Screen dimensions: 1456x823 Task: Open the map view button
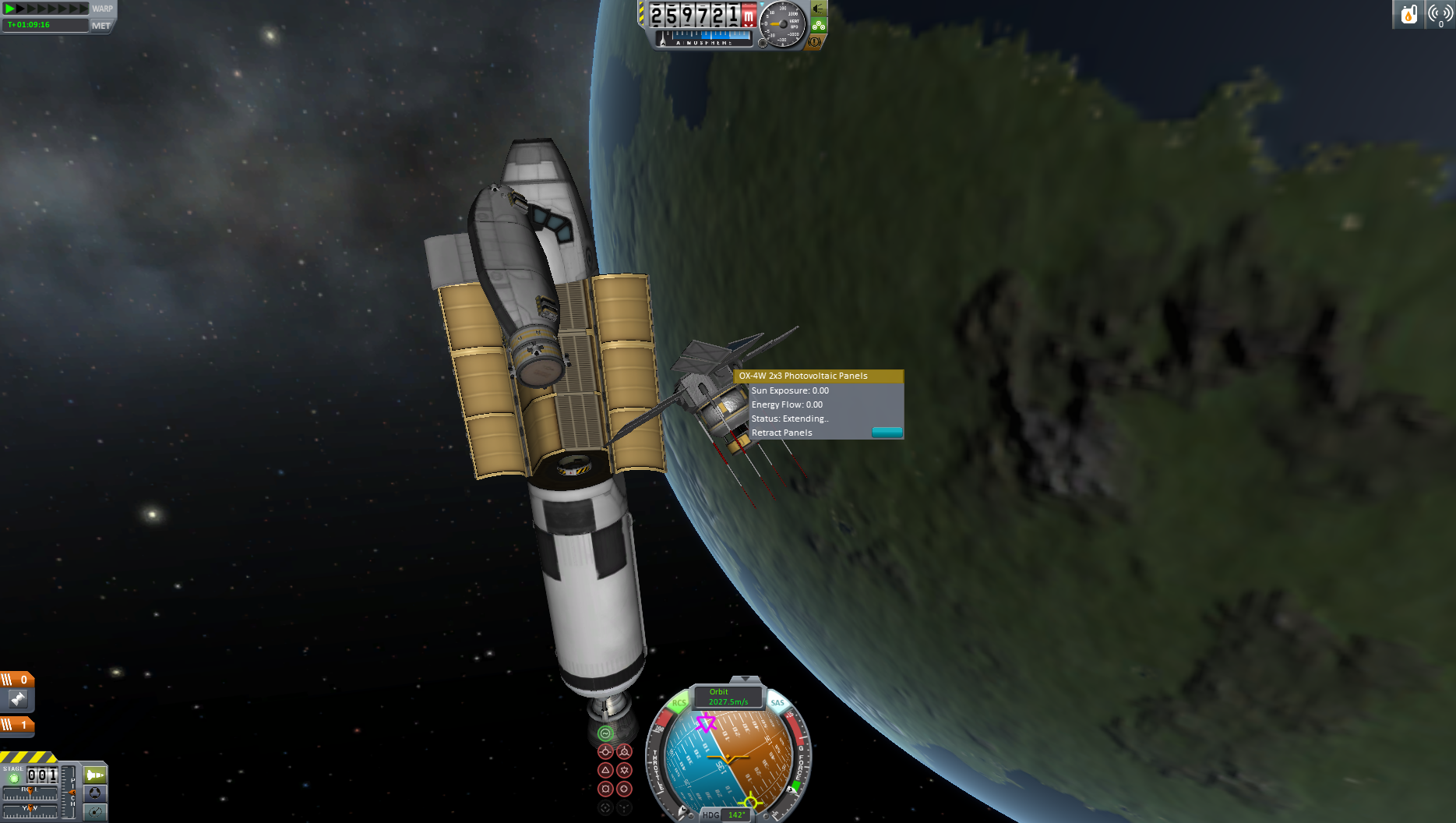click(x=94, y=812)
